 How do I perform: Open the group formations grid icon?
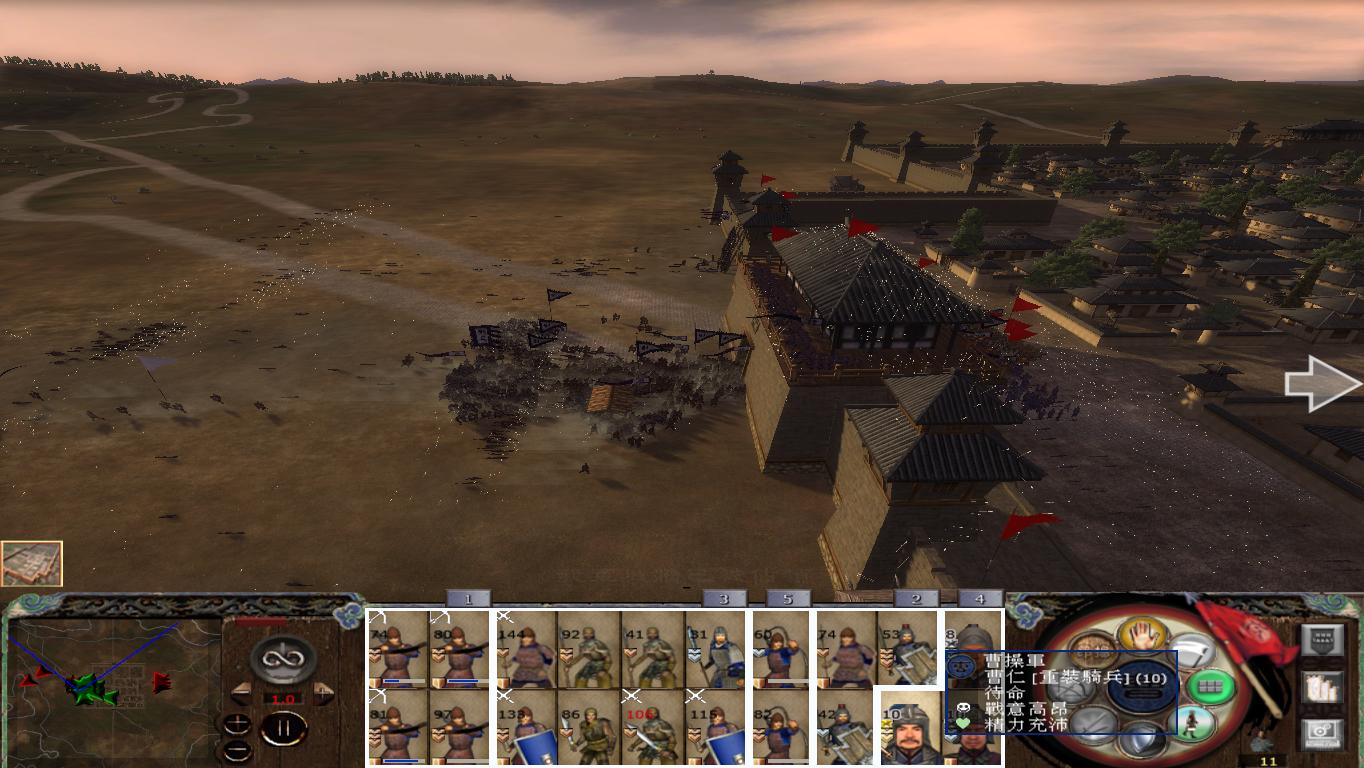(1209, 687)
